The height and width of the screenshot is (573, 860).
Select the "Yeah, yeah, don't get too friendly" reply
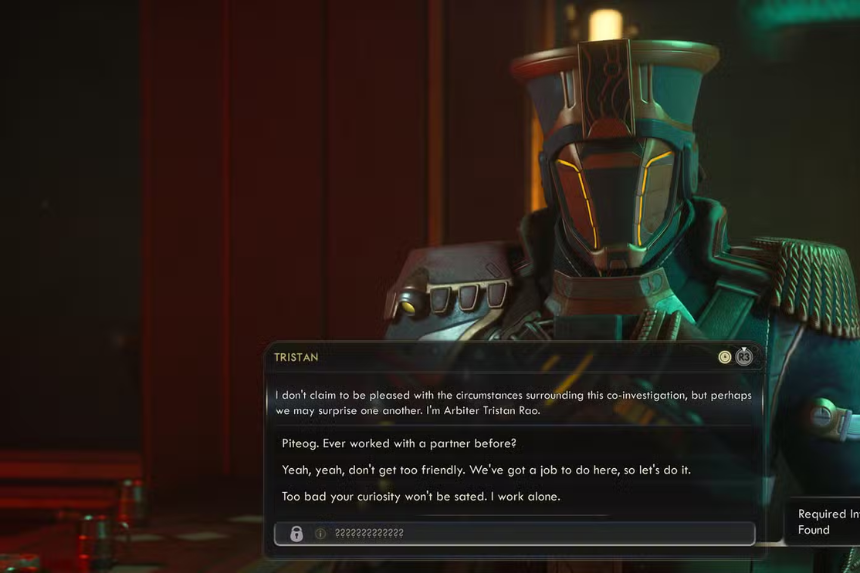[x=486, y=470]
